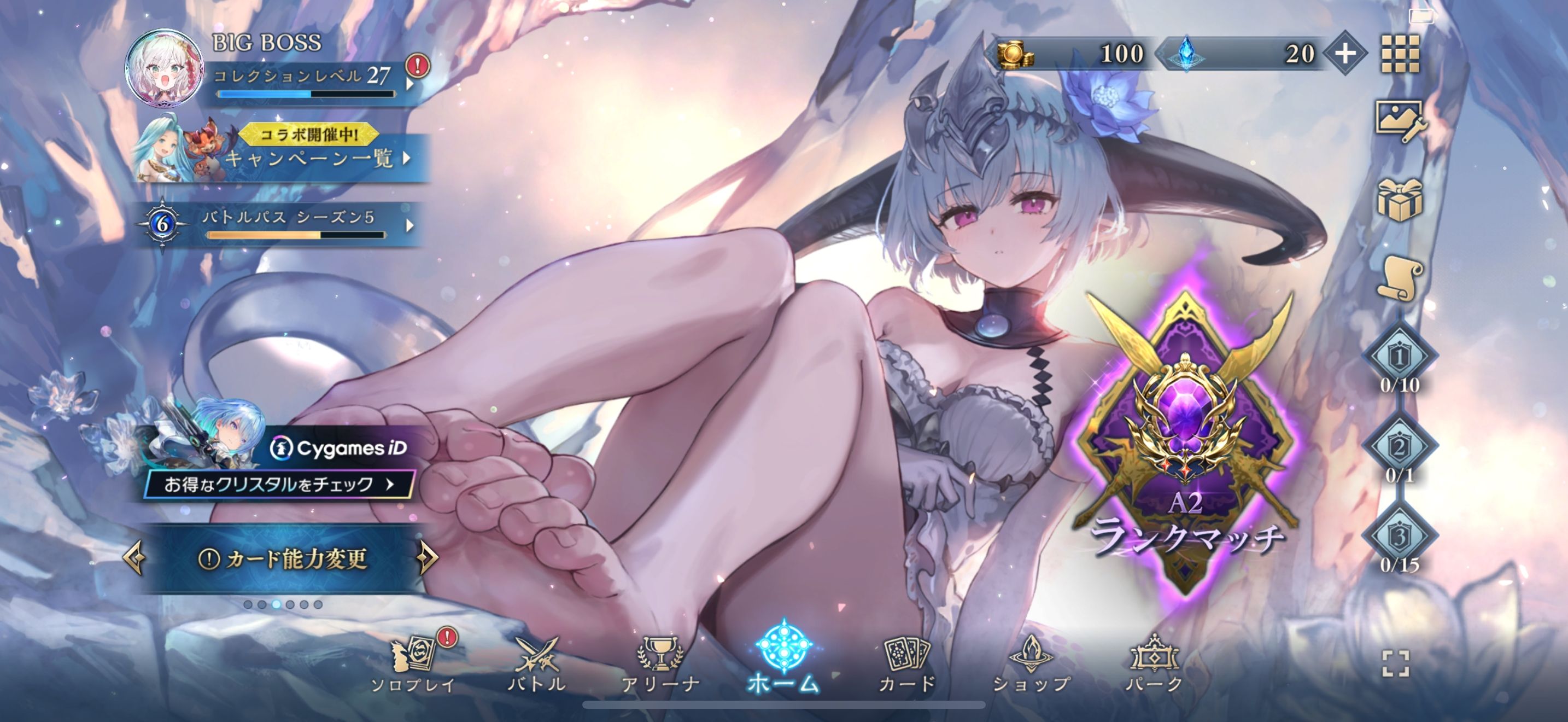The height and width of the screenshot is (722, 1568).
Task: Go to the パーク park tab
Action: click(1154, 663)
